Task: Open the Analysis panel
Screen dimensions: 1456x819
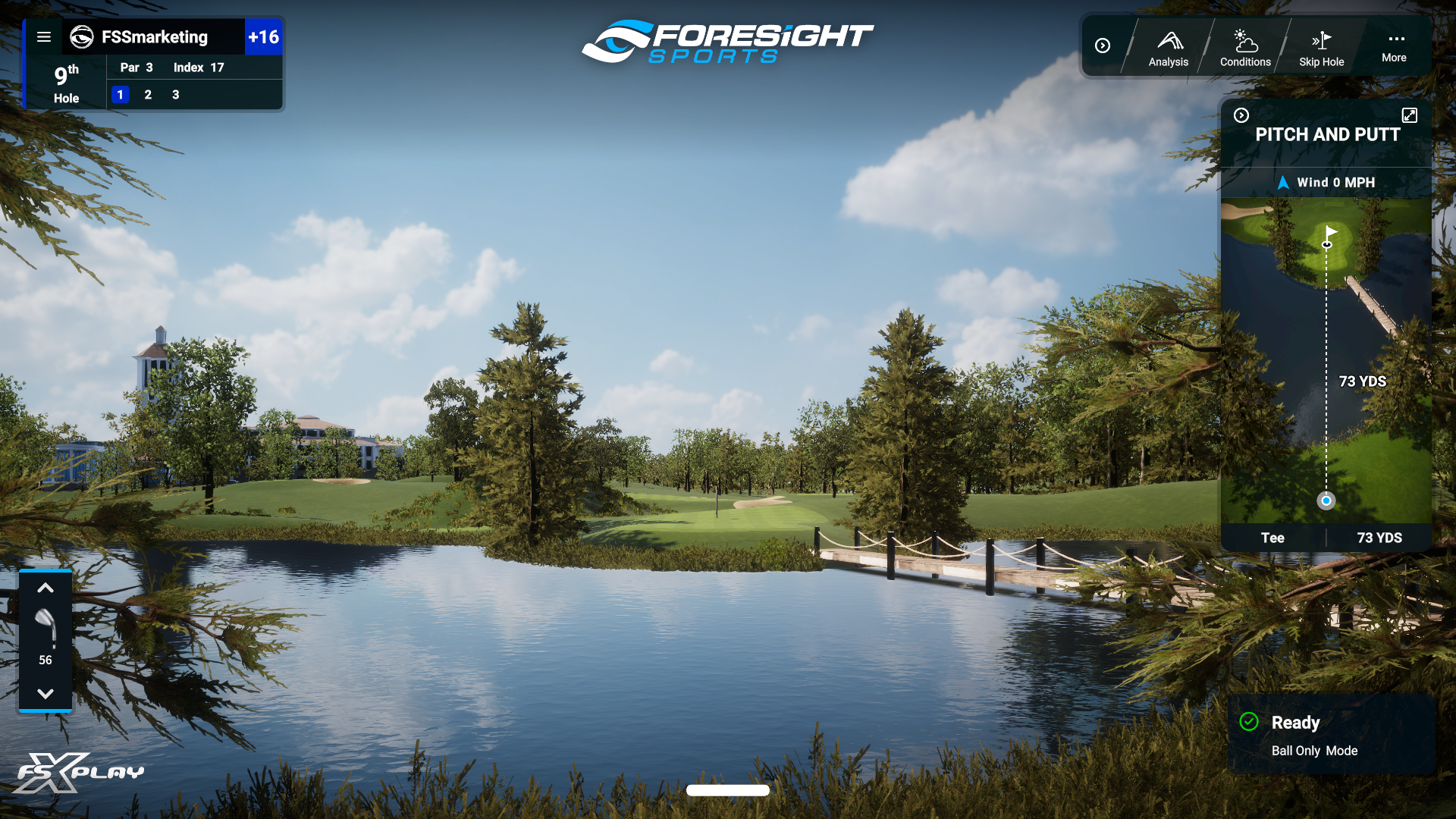Action: [1168, 48]
